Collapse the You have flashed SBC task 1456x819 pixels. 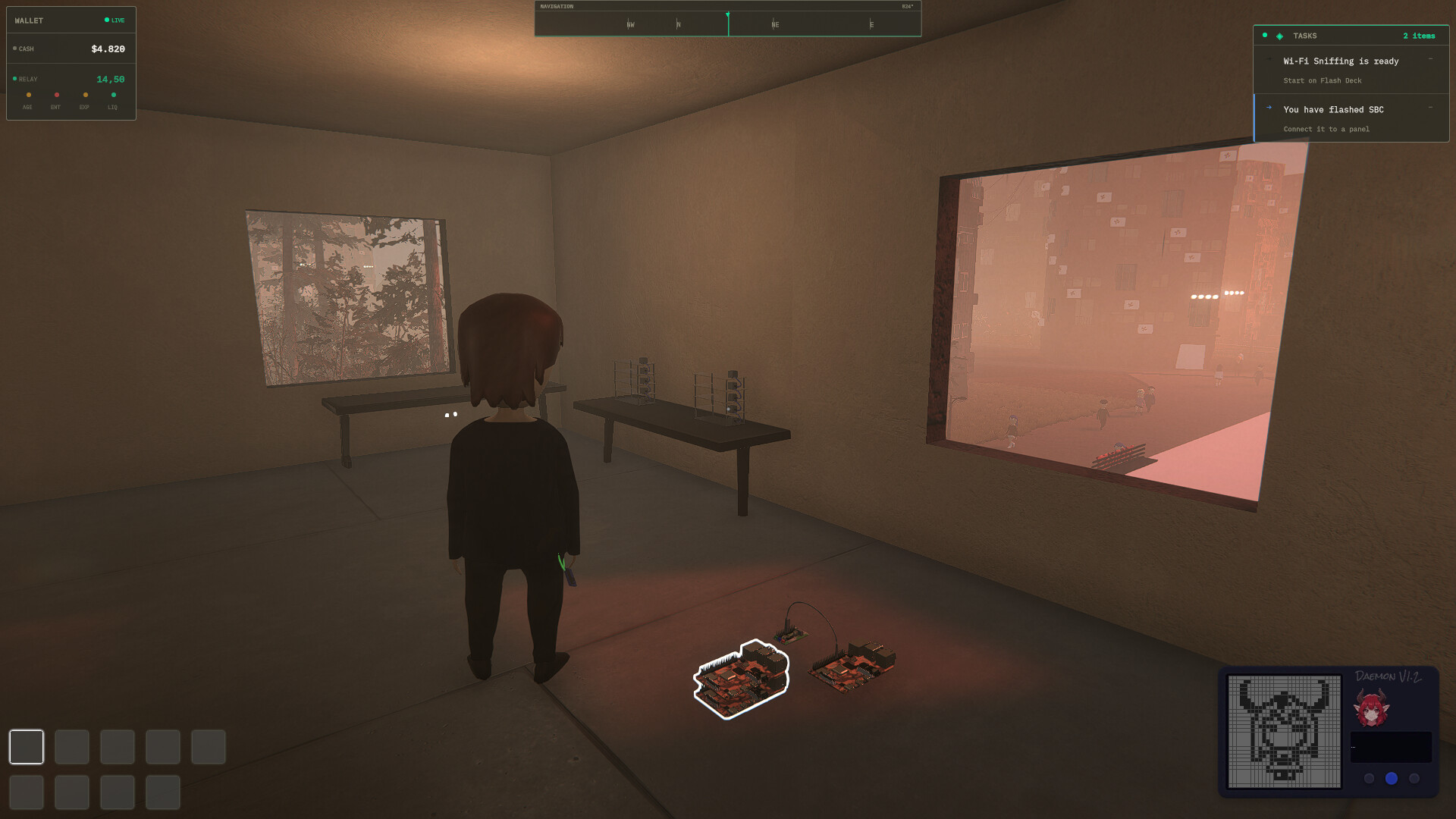click(1430, 108)
